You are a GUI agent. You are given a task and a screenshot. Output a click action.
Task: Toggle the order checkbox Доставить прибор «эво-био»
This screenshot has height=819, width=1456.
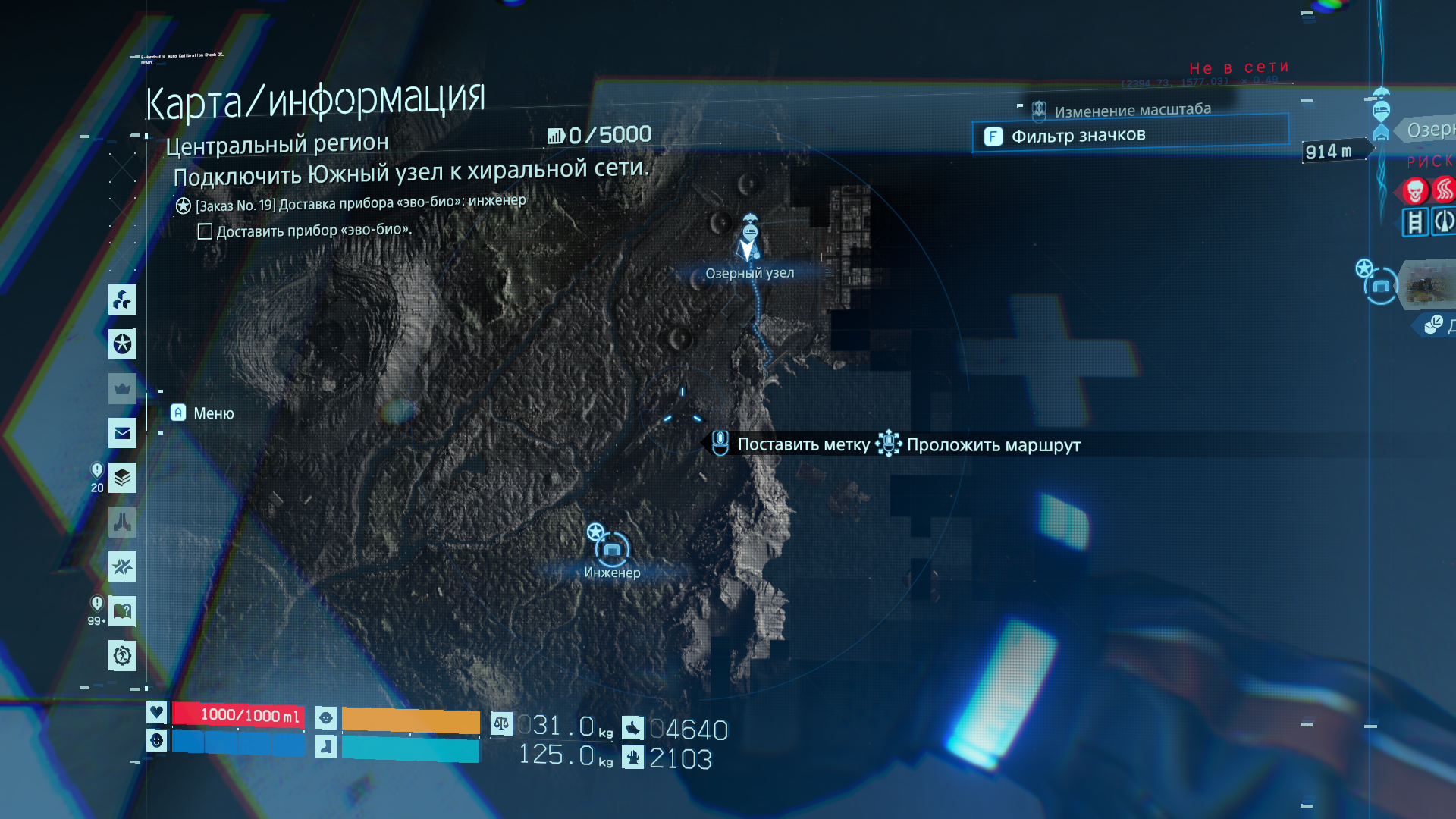coord(205,231)
